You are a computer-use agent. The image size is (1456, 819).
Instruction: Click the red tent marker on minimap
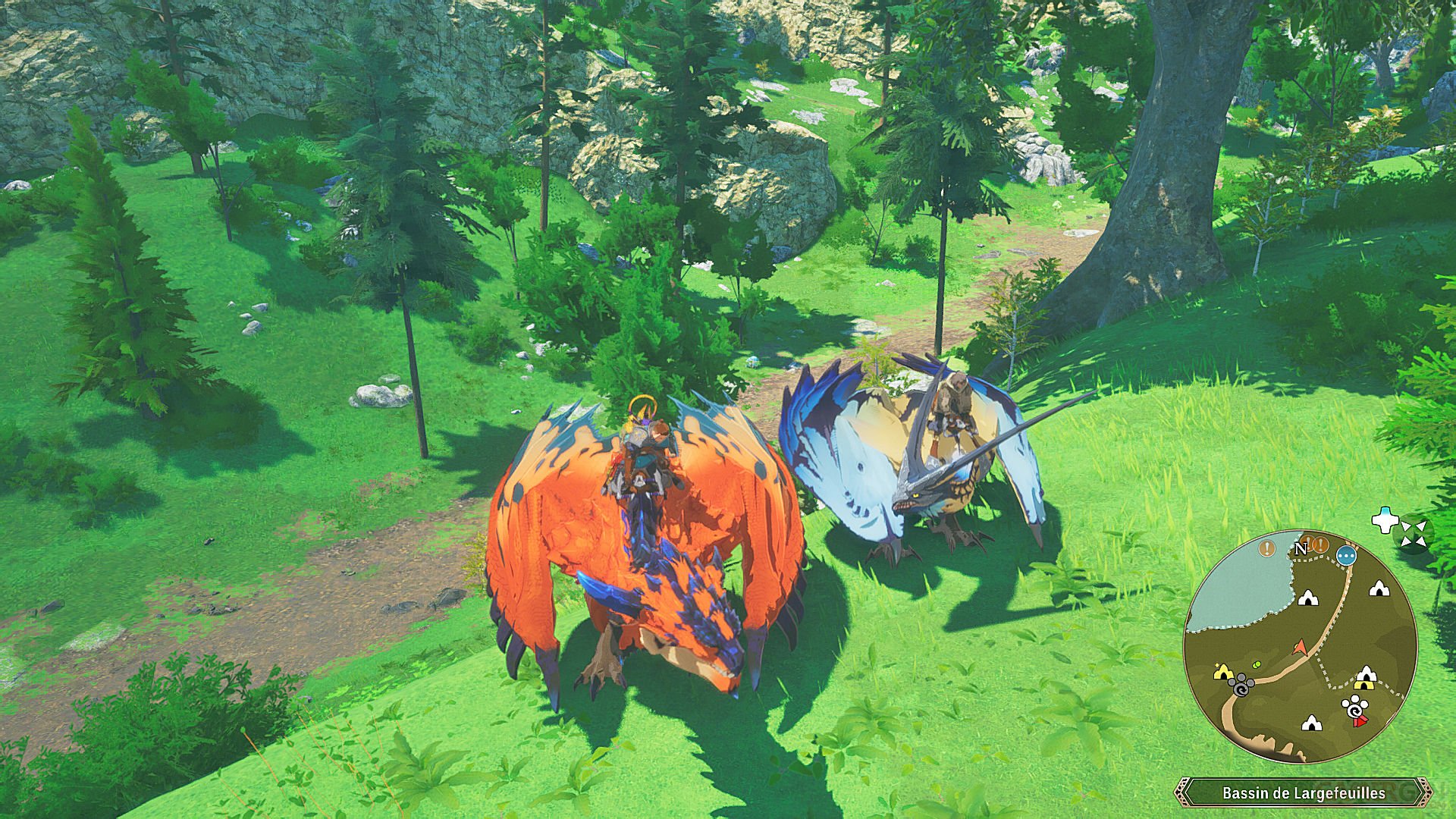[1360, 720]
